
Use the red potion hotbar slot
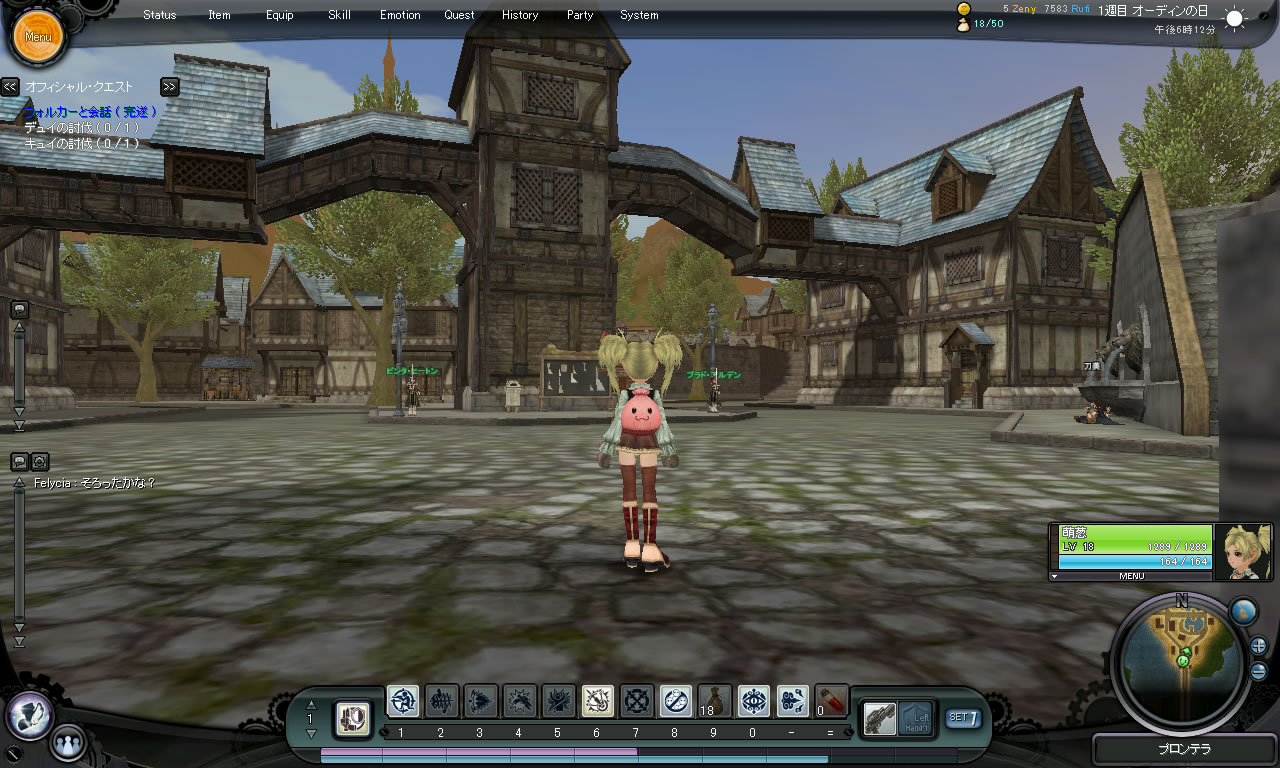[x=831, y=701]
